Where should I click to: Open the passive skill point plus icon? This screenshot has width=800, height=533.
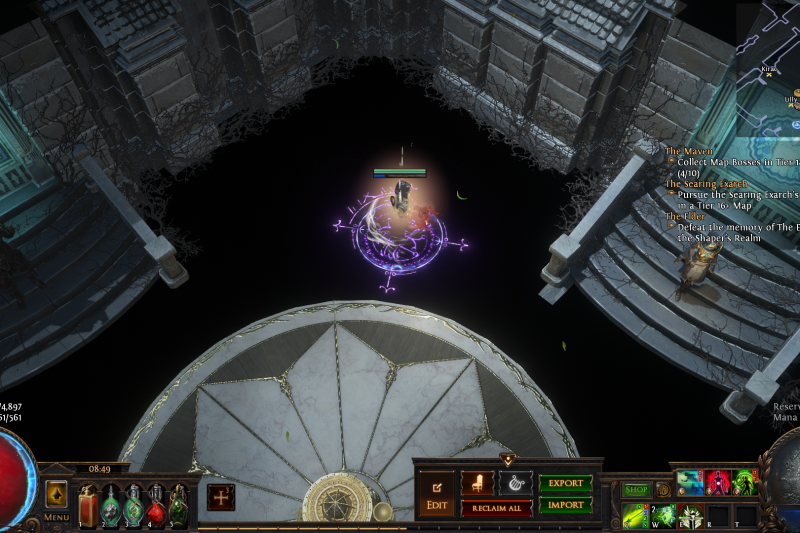pyautogui.click(x=221, y=496)
